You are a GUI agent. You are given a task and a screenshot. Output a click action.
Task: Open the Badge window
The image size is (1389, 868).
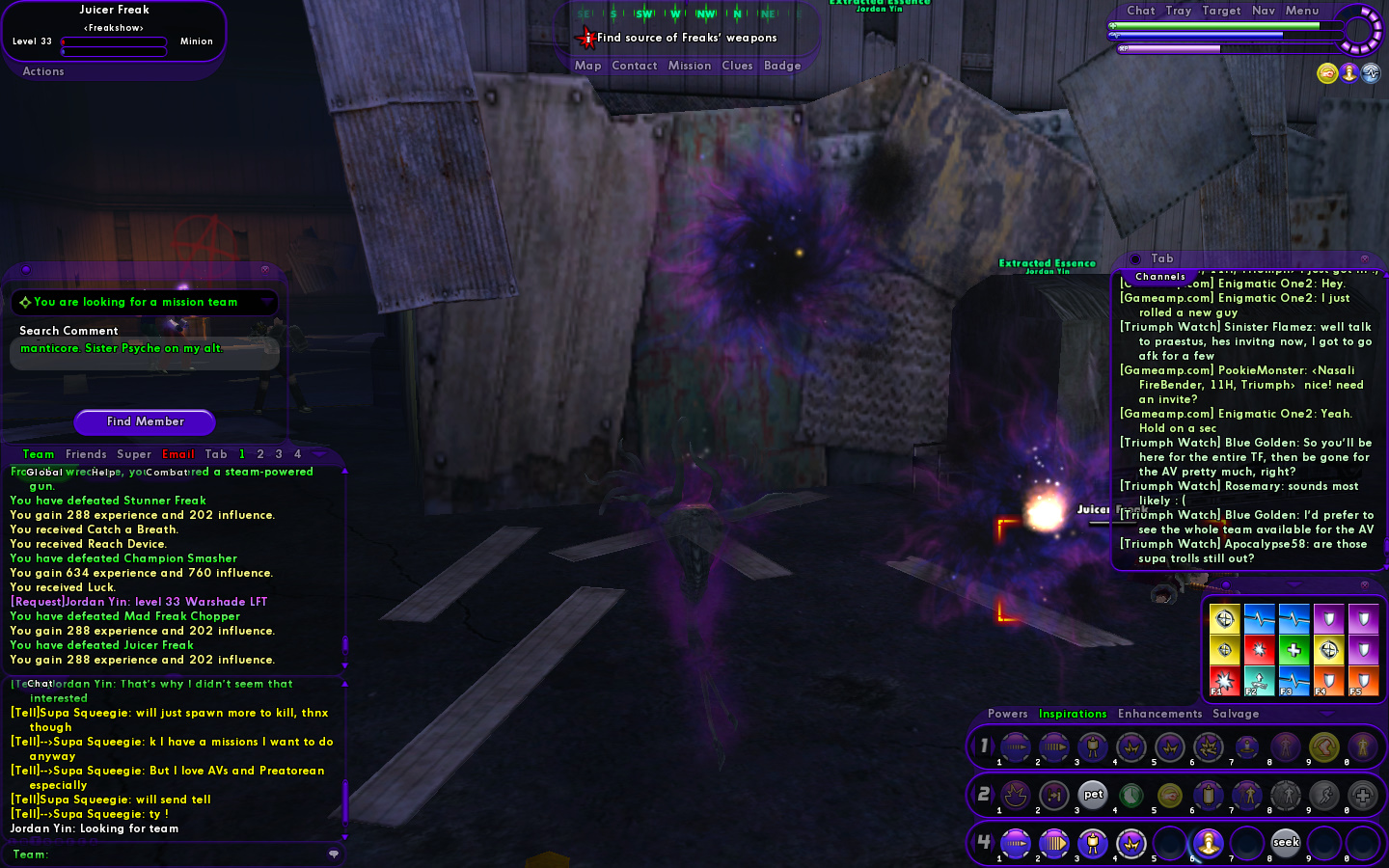782,66
